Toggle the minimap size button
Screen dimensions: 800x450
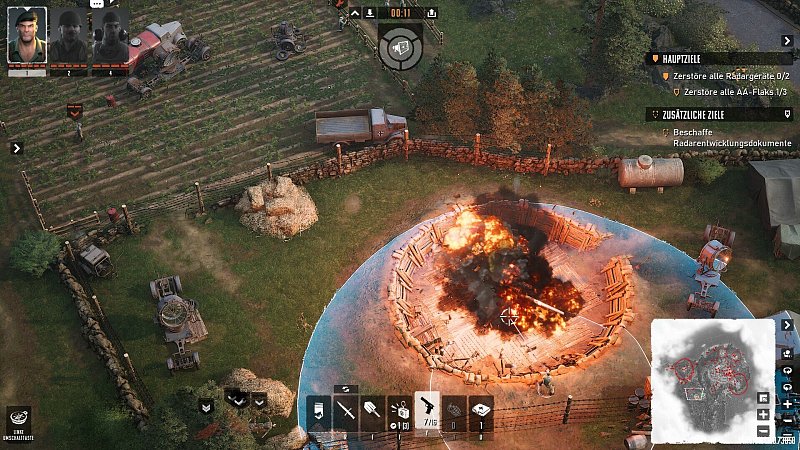tap(764, 397)
